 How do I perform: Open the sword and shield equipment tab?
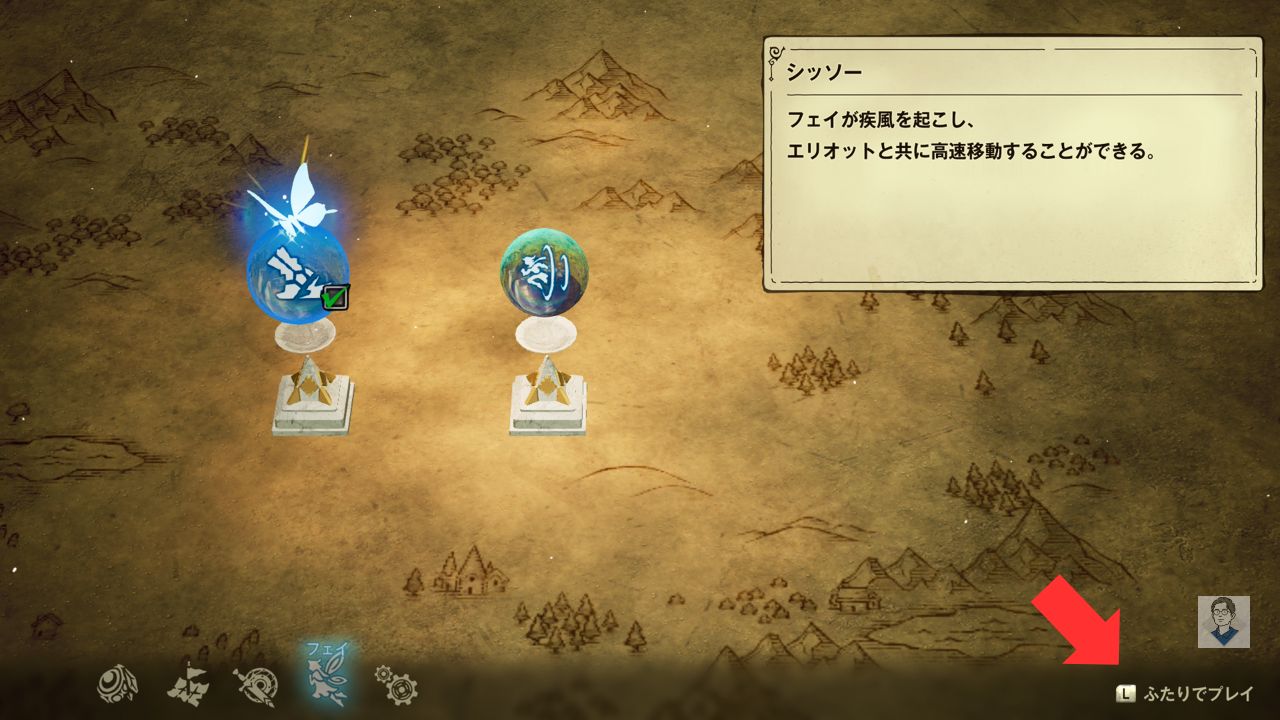(x=254, y=686)
